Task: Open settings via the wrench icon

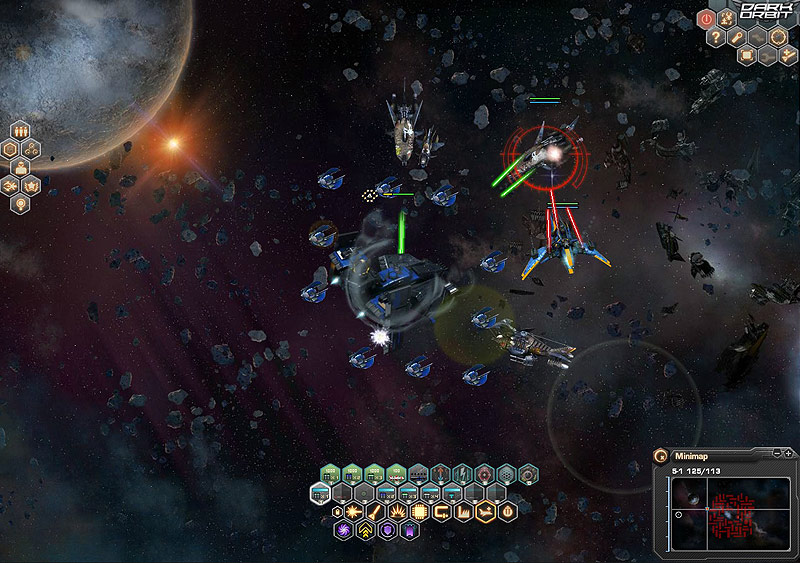Action: pyautogui.click(x=738, y=37)
